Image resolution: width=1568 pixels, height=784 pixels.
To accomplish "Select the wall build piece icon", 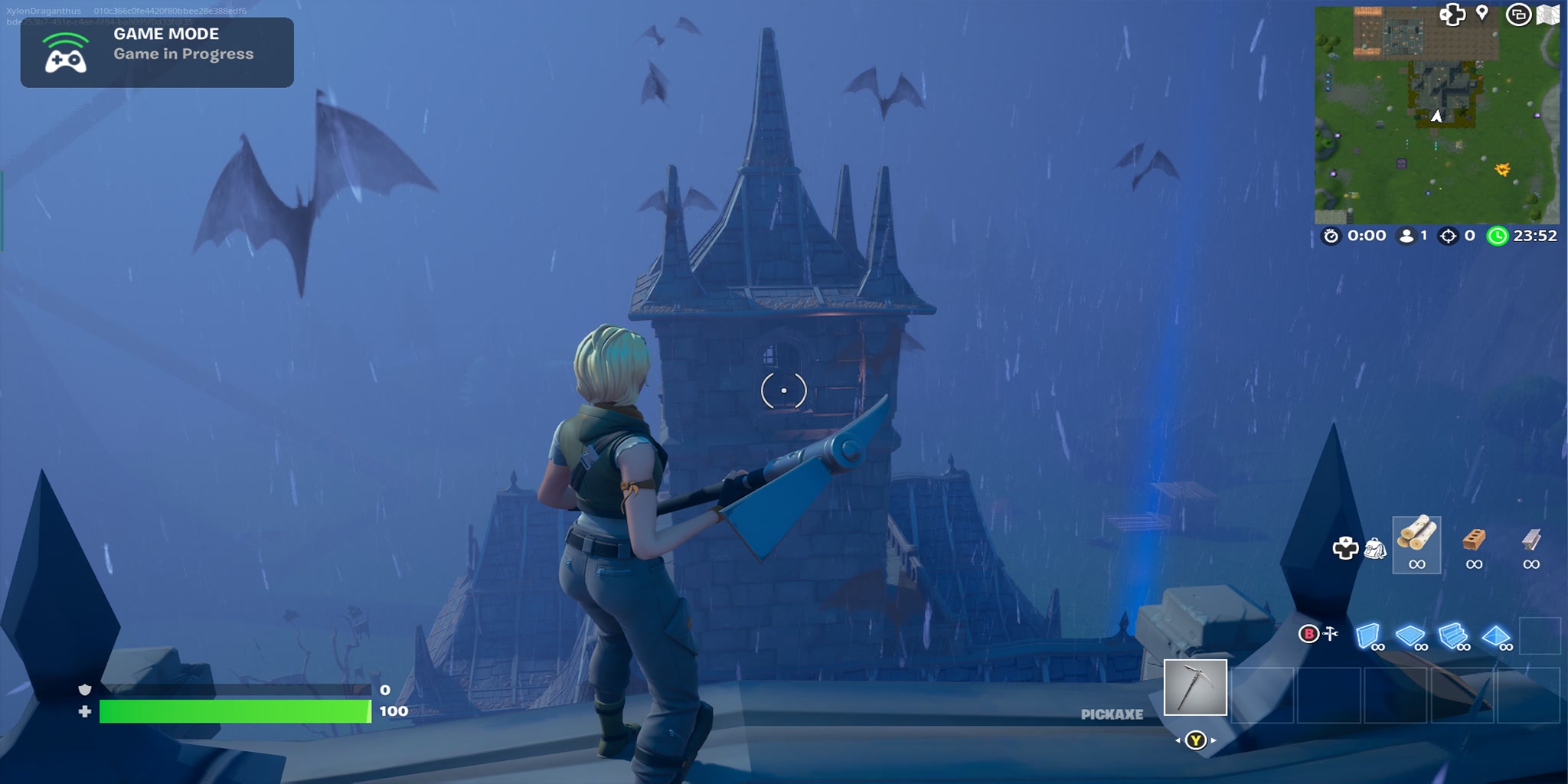I will click(1369, 635).
